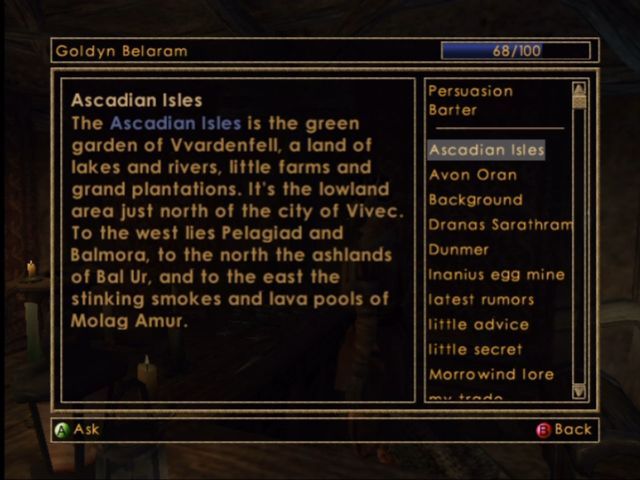This screenshot has width=640, height=480.
Task: Open the Barter trade option
Action: [452, 110]
